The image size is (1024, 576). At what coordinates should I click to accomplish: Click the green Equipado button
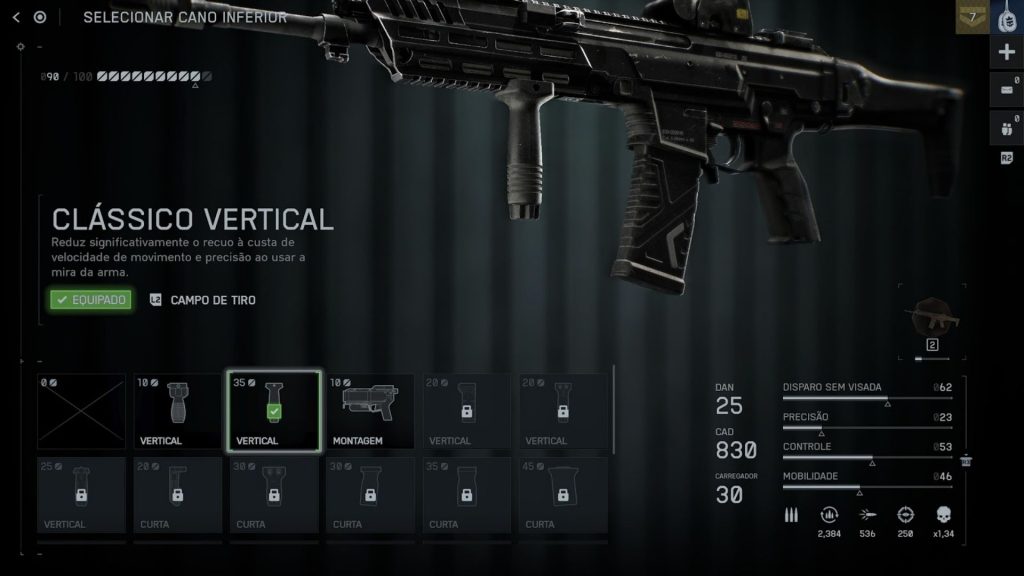[x=91, y=300]
